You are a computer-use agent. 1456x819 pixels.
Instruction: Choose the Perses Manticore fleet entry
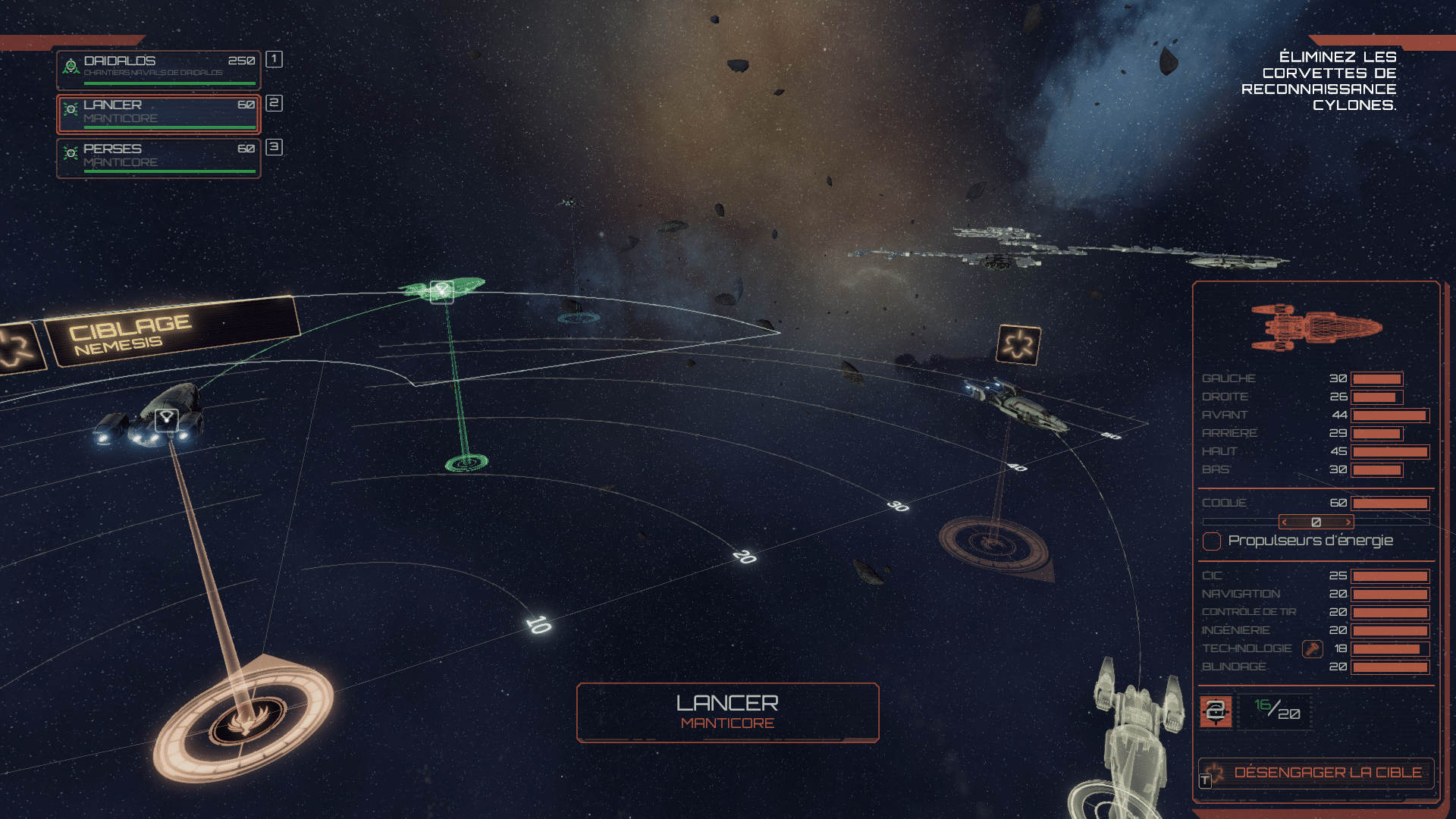pos(158,158)
